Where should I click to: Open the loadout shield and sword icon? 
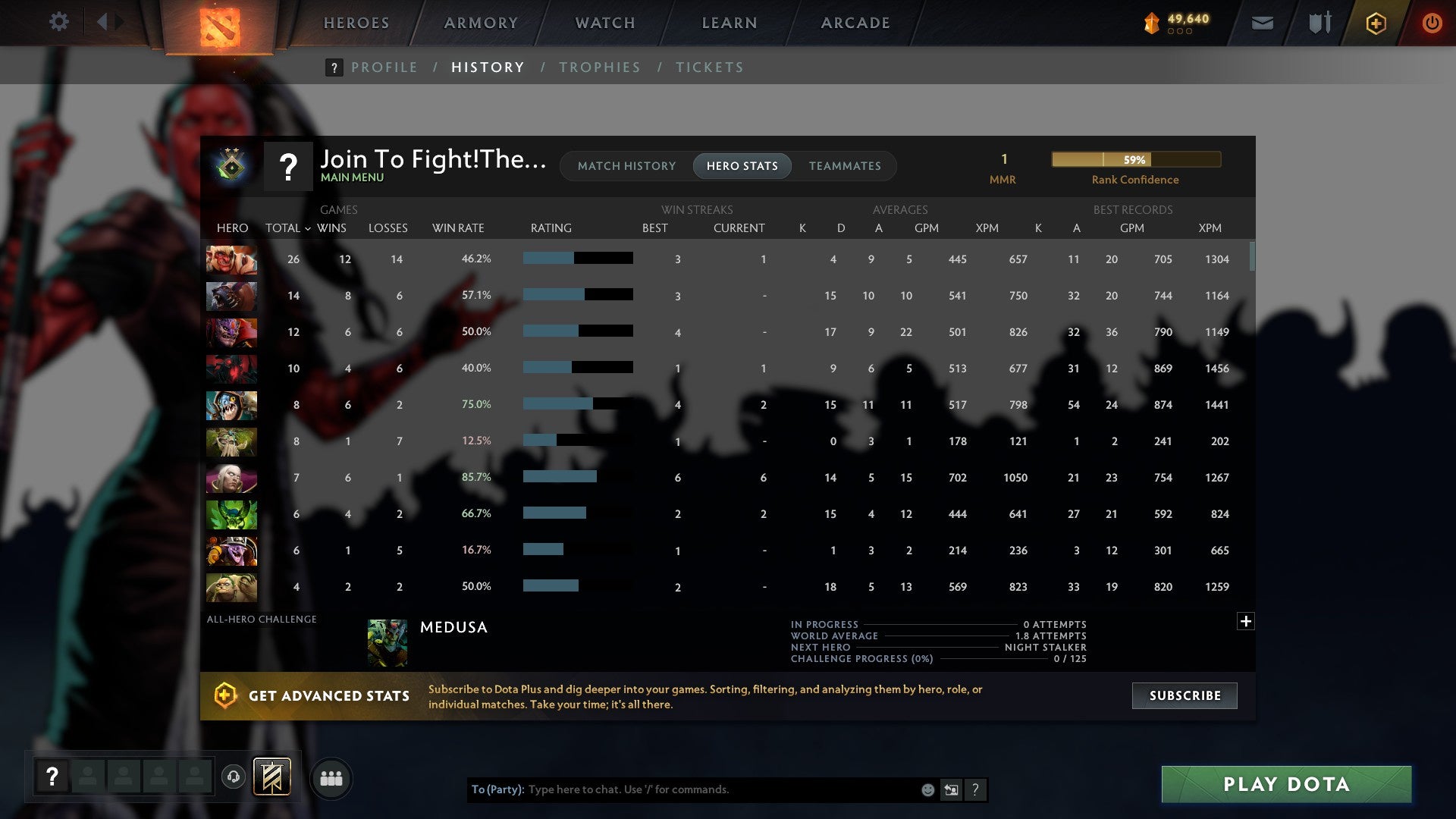1319,23
